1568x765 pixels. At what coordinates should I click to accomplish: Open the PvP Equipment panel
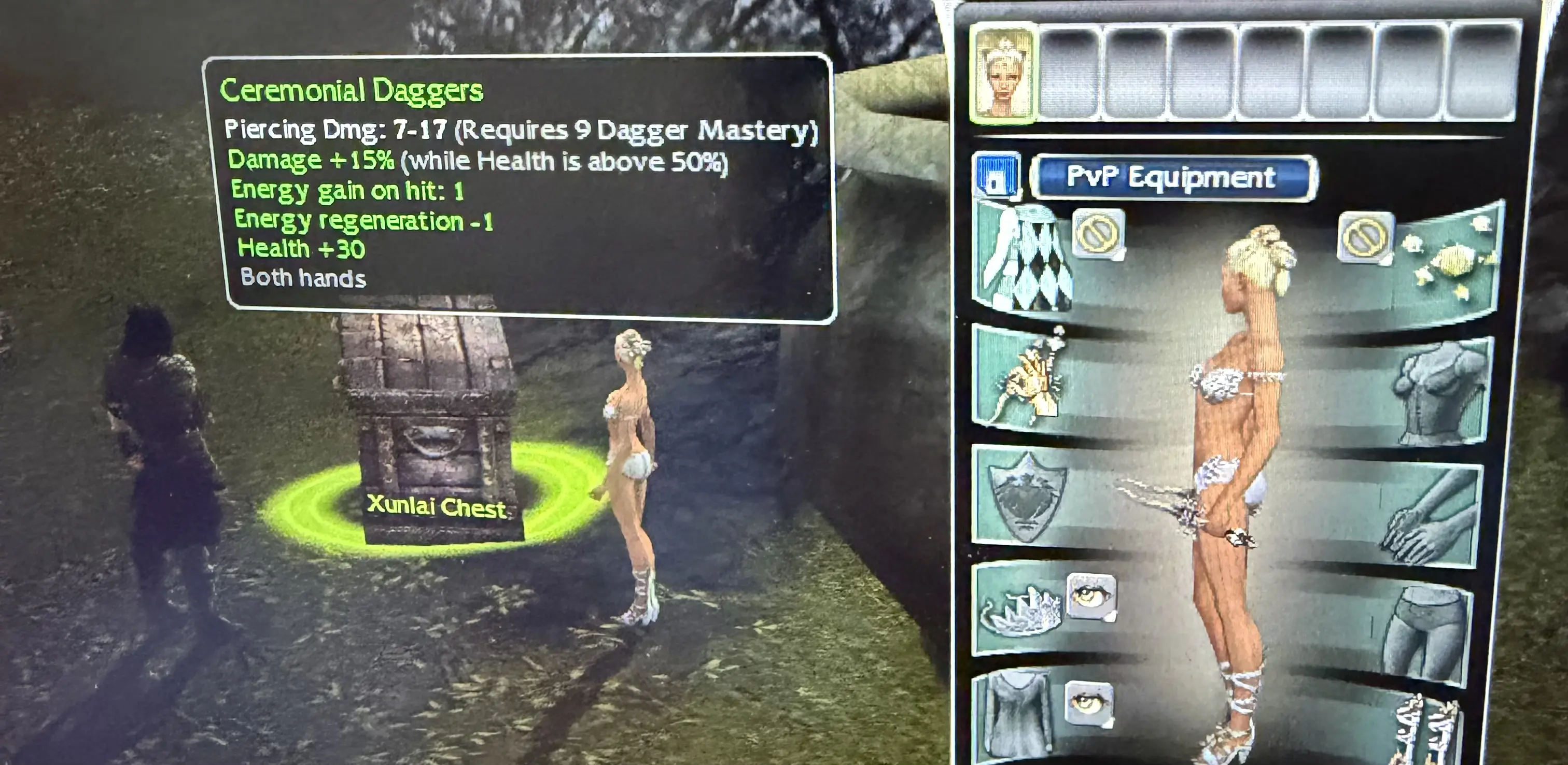pos(1173,178)
